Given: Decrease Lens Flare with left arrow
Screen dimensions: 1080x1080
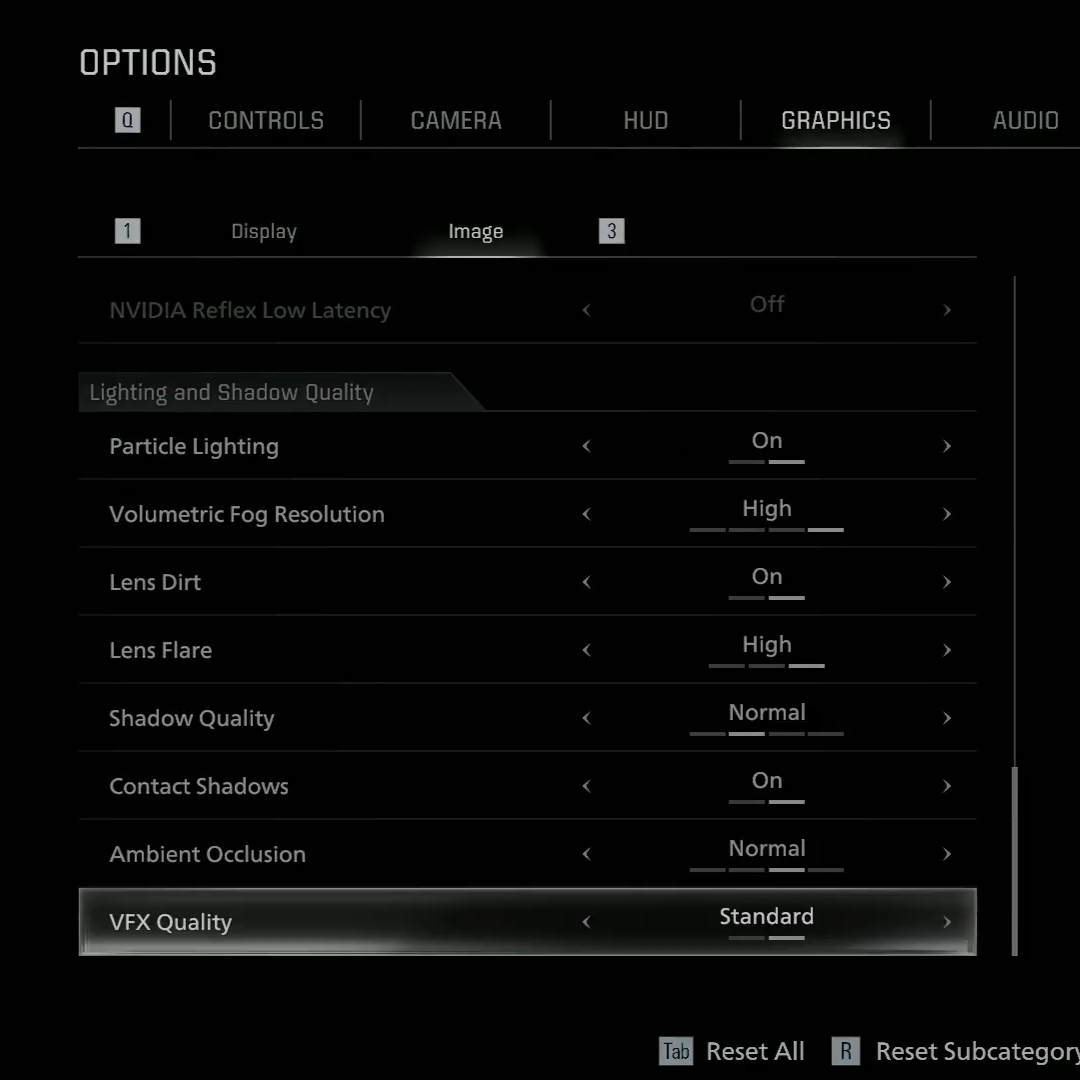Looking at the screenshot, I should (587, 650).
